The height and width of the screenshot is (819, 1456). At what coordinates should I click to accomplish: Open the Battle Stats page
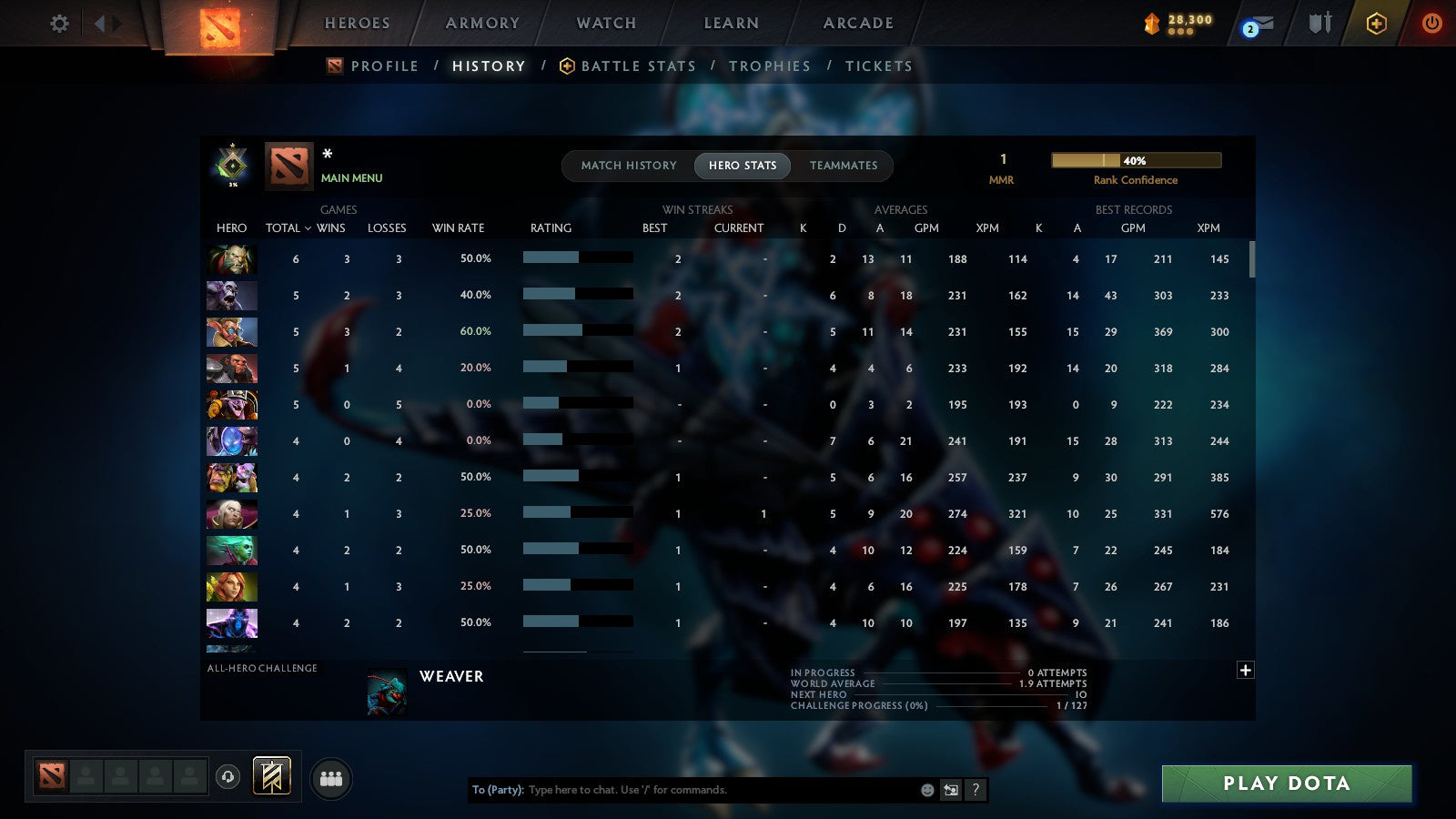coord(637,66)
